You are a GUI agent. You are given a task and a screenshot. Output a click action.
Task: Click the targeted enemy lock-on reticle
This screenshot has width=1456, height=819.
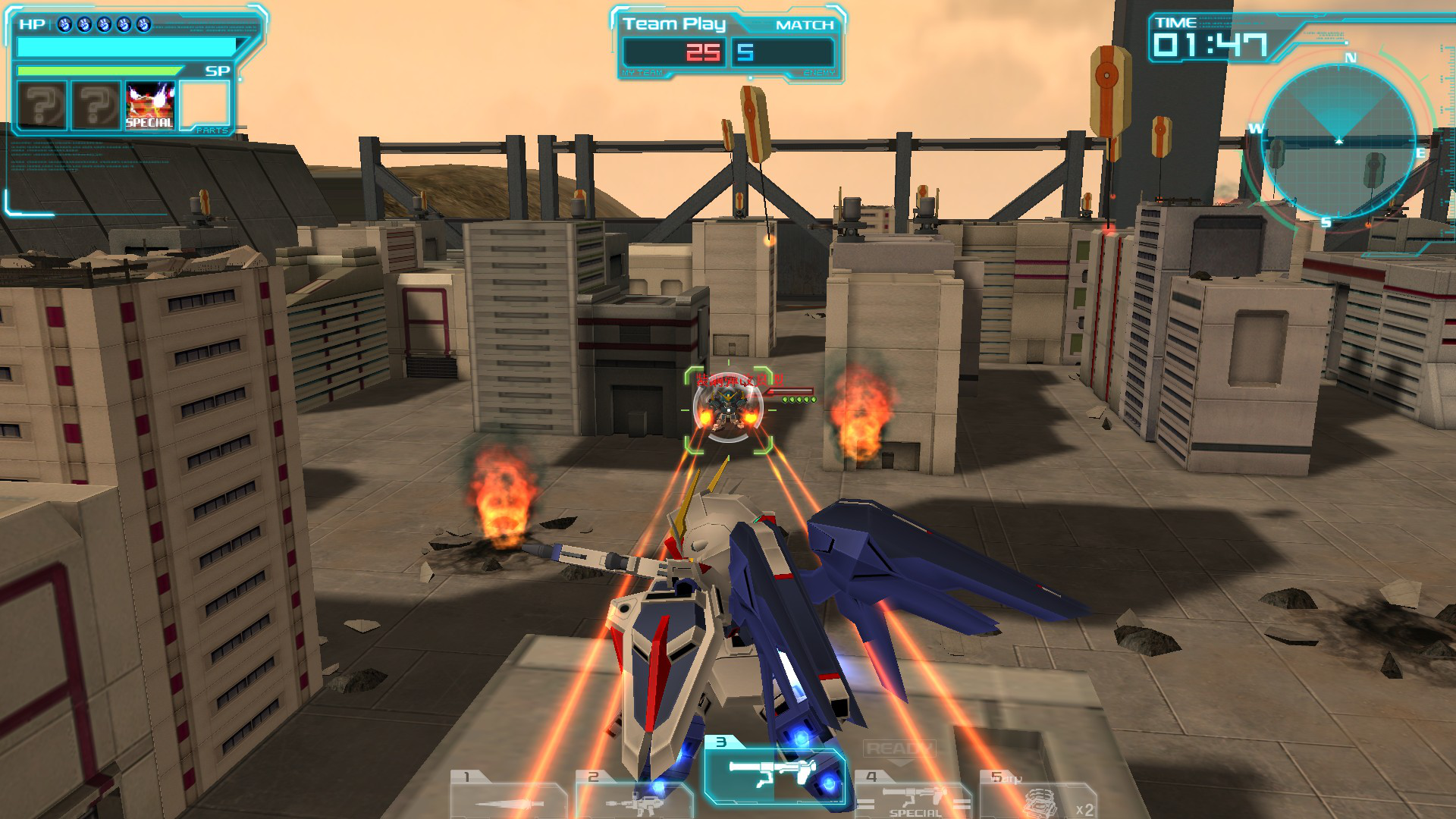tap(728, 411)
